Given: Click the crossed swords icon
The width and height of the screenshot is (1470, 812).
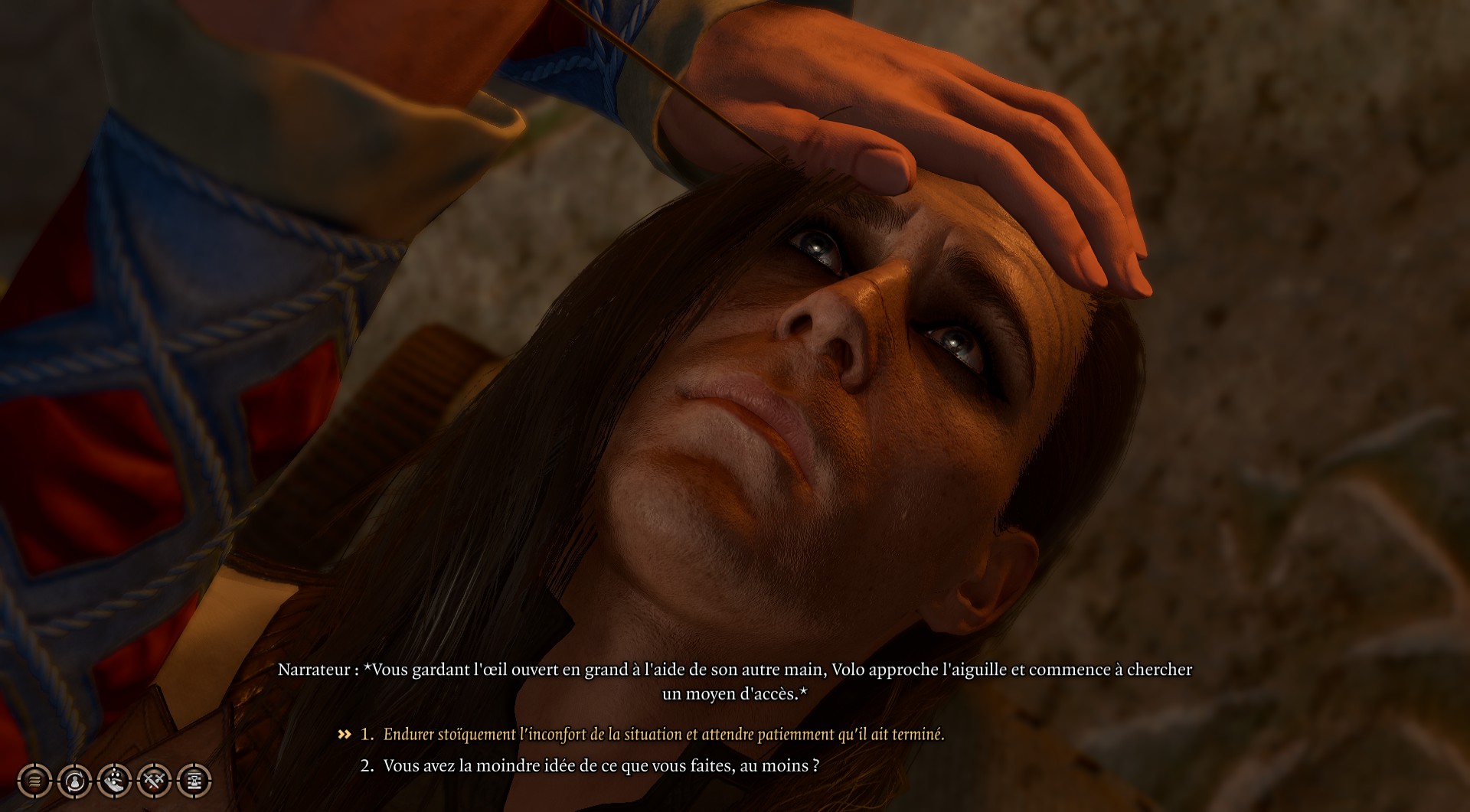Looking at the screenshot, I should coord(154,781).
